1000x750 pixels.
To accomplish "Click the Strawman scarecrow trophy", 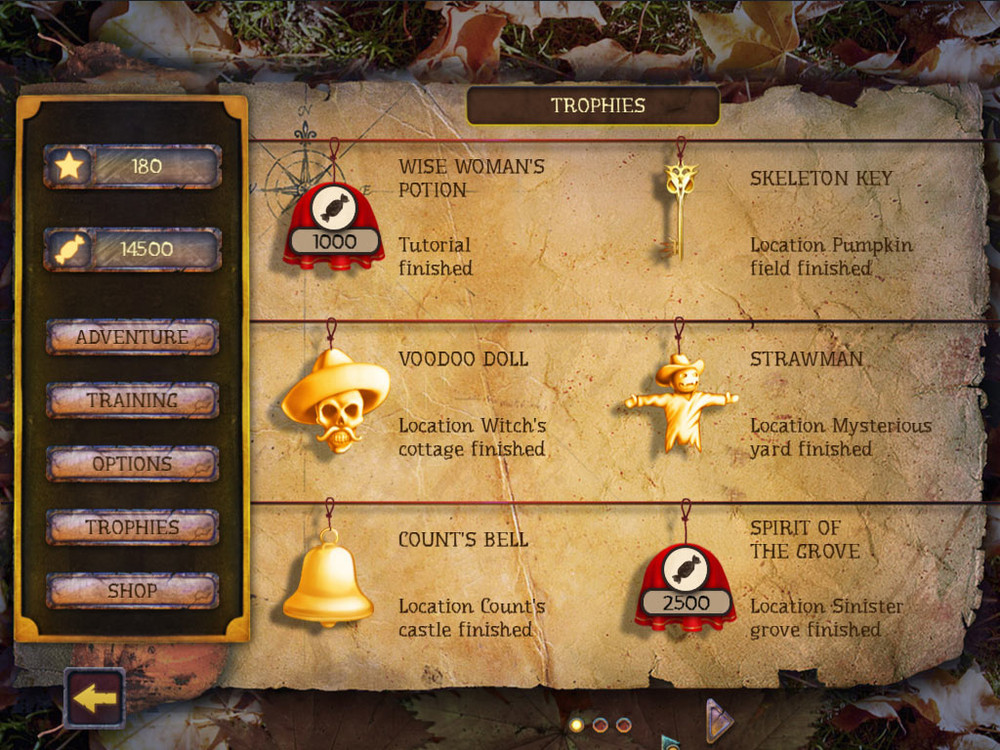I will 681,402.
